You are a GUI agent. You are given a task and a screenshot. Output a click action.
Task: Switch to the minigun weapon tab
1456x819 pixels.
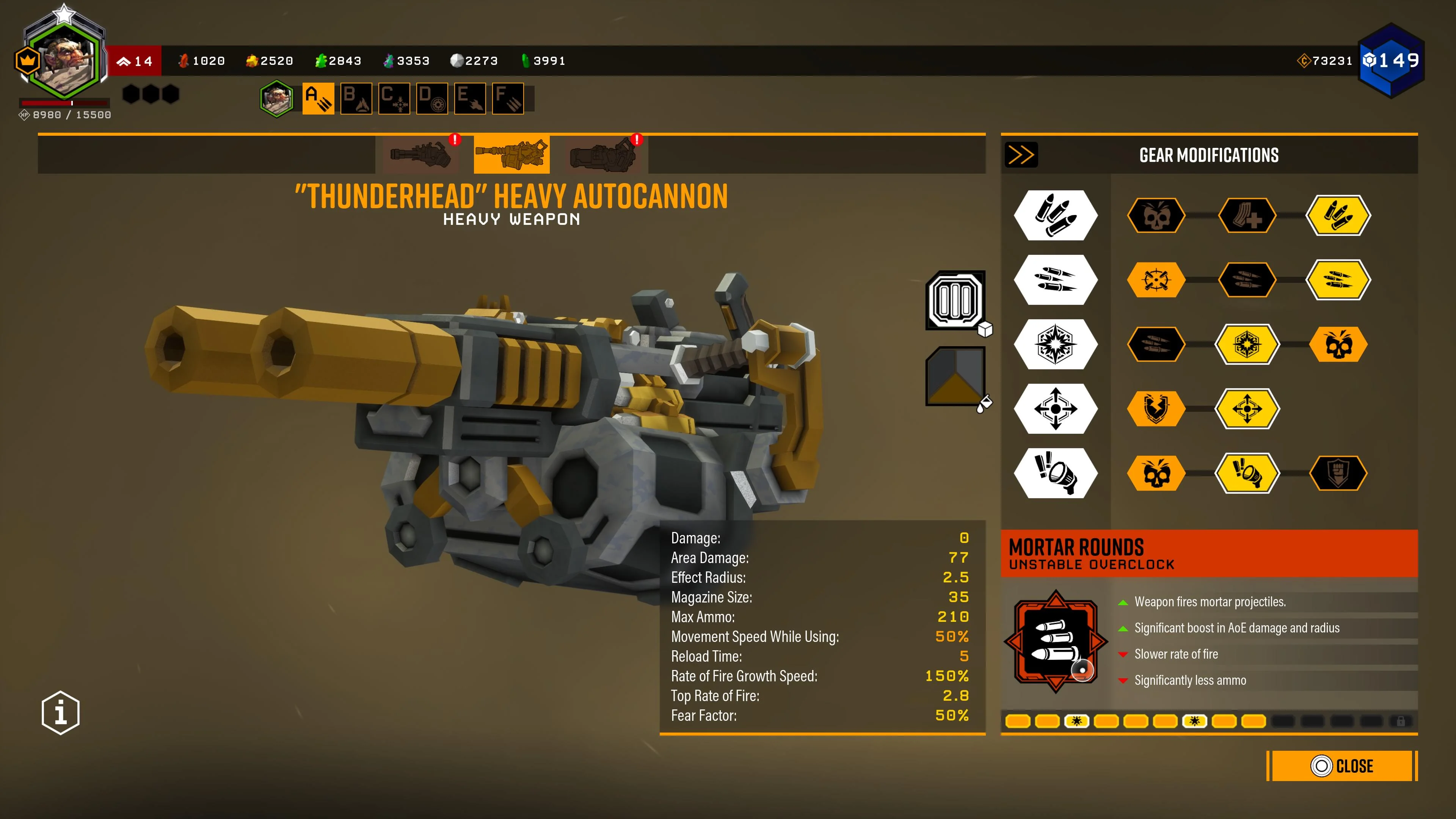click(420, 154)
